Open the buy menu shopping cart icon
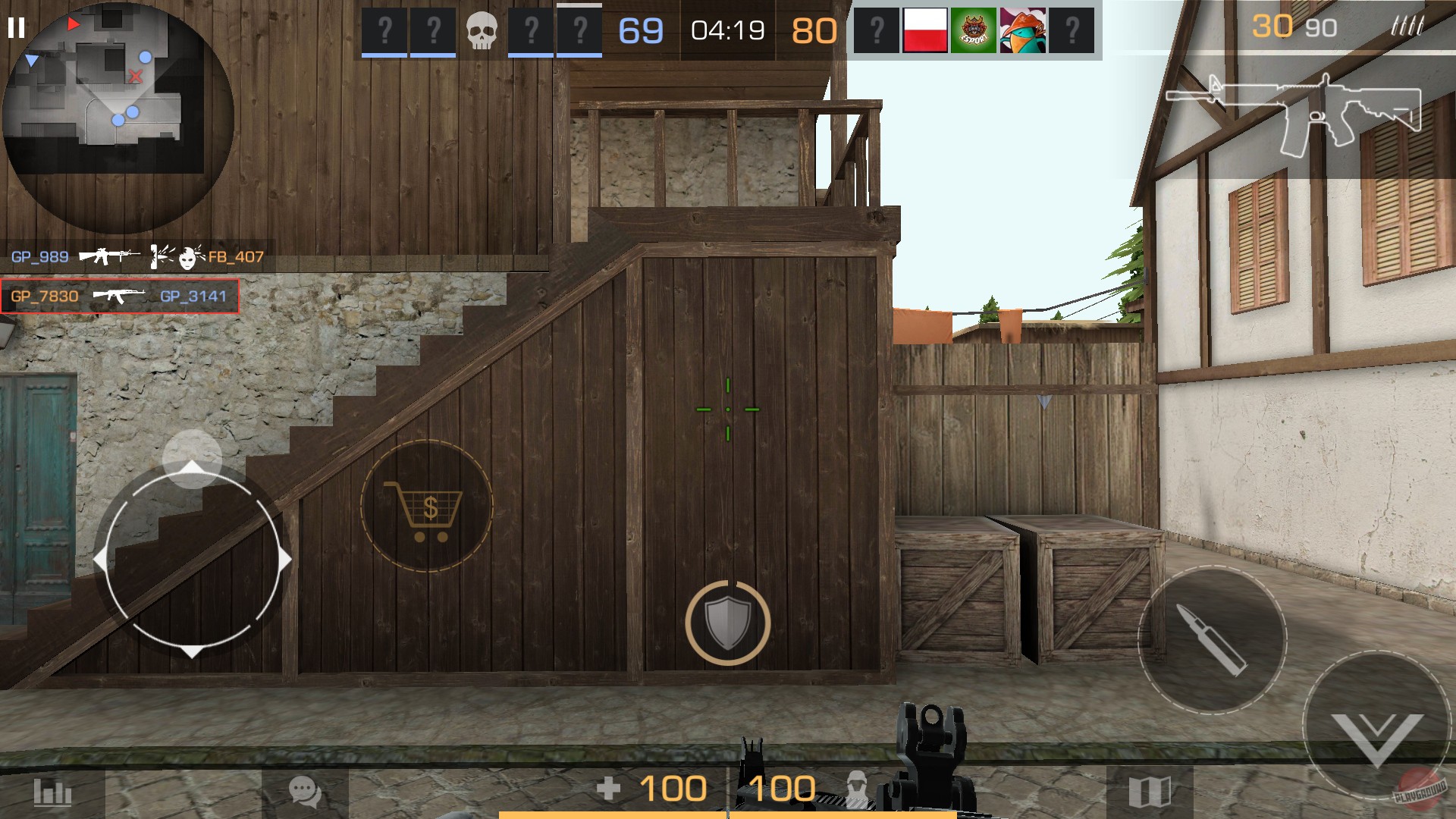The height and width of the screenshot is (819, 1456). [x=427, y=507]
